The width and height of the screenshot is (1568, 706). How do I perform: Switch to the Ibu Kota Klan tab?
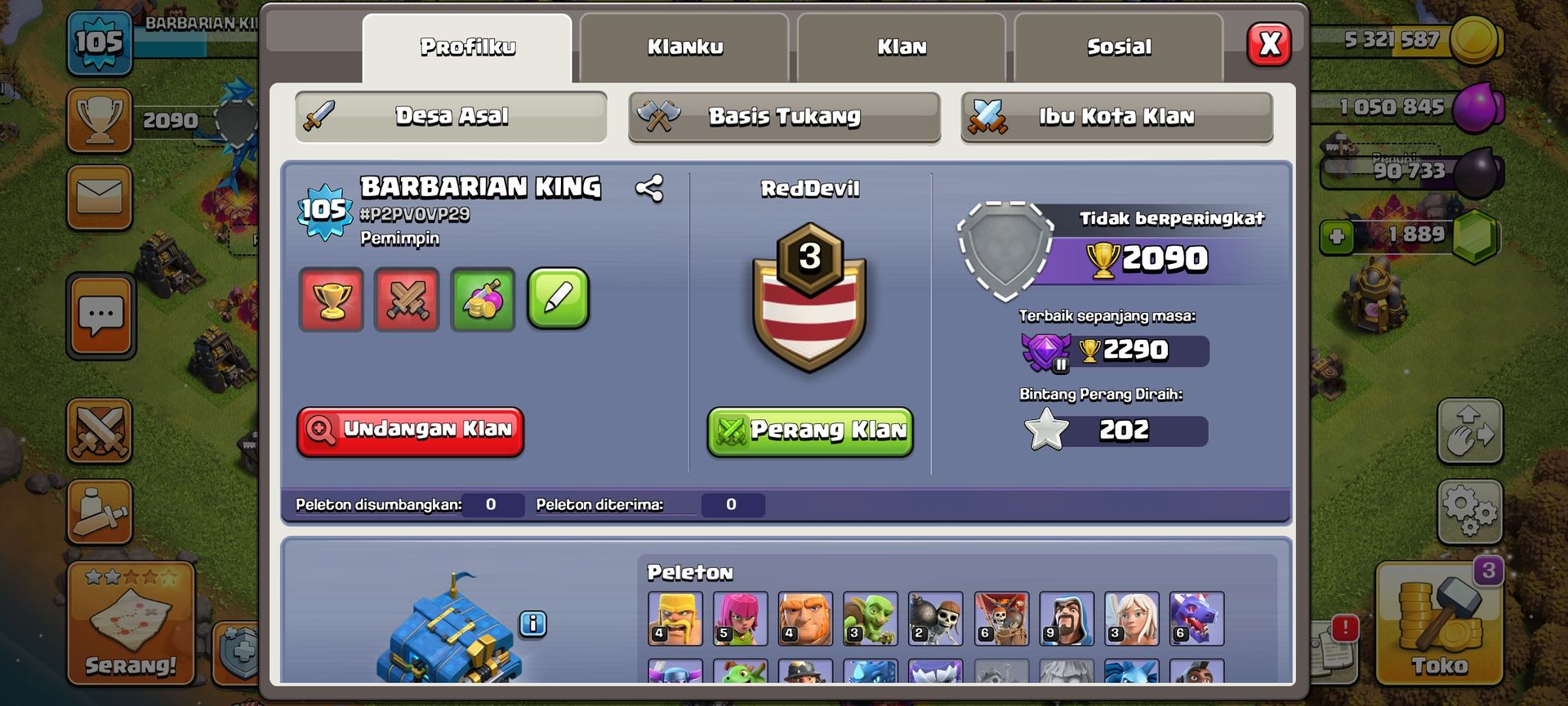(x=1117, y=117)
